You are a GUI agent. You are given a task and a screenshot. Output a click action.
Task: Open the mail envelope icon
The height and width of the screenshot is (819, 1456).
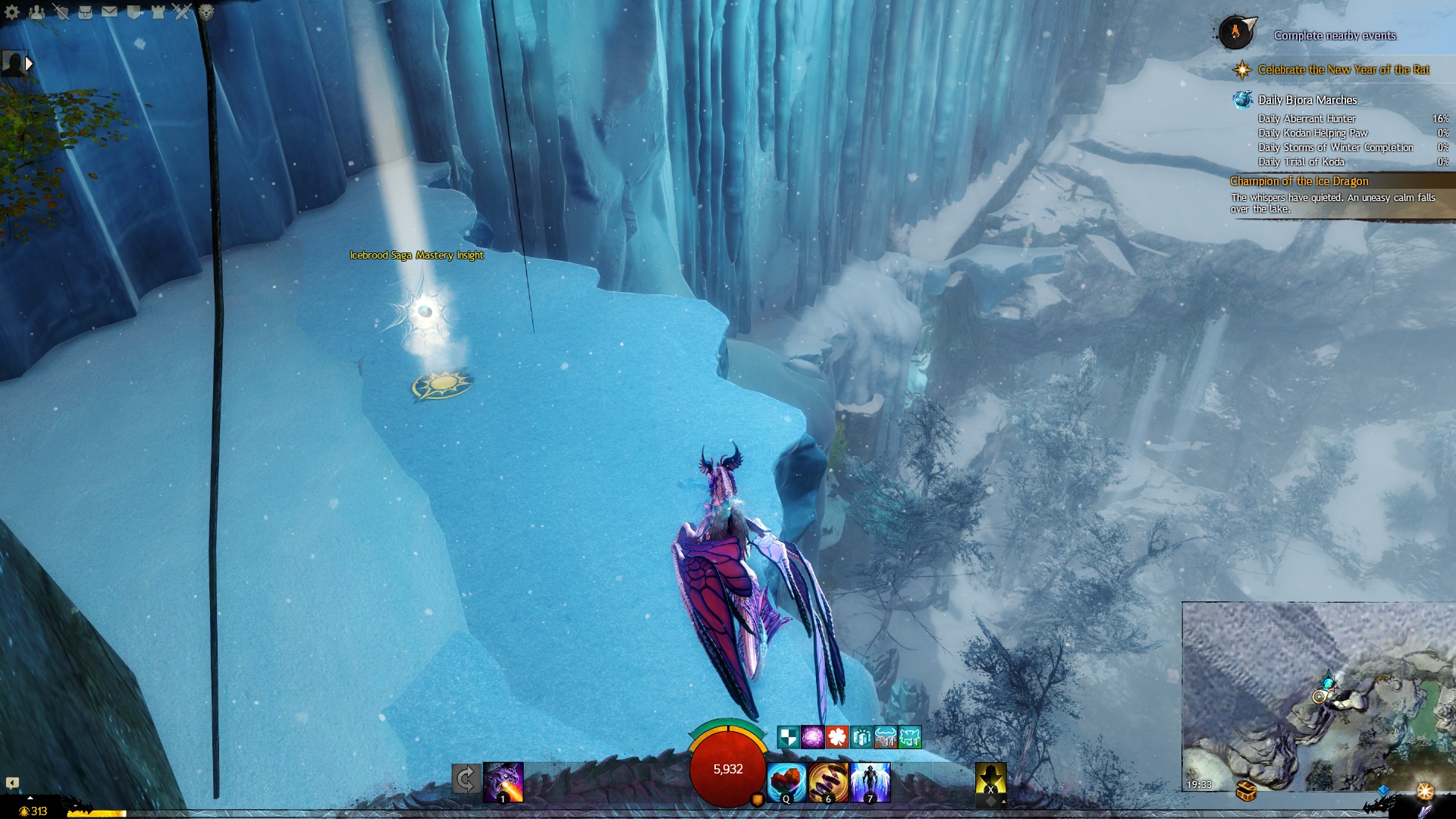click(x=109, y=12)
